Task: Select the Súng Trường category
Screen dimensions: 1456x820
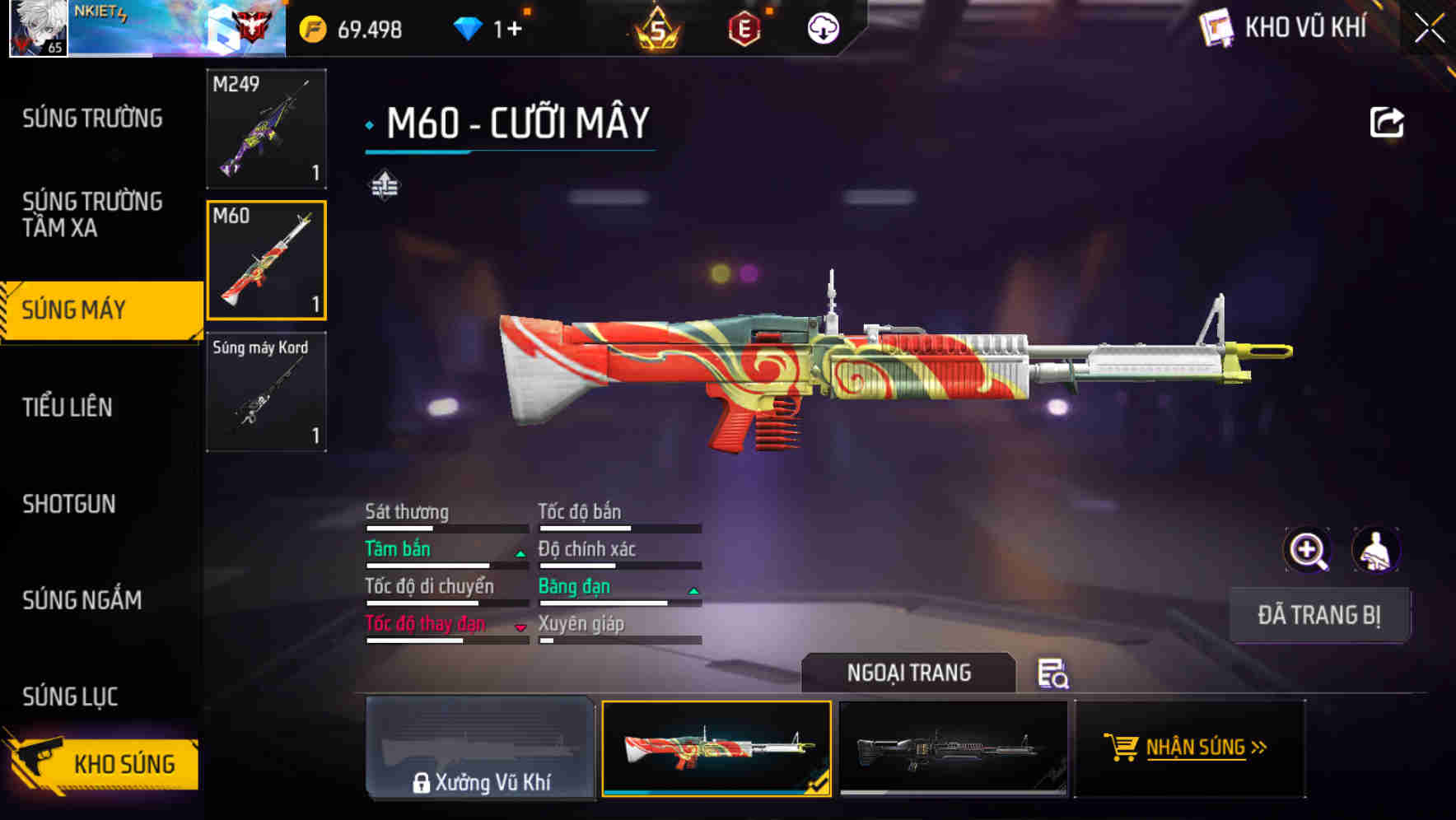Action: pos(92,119)
